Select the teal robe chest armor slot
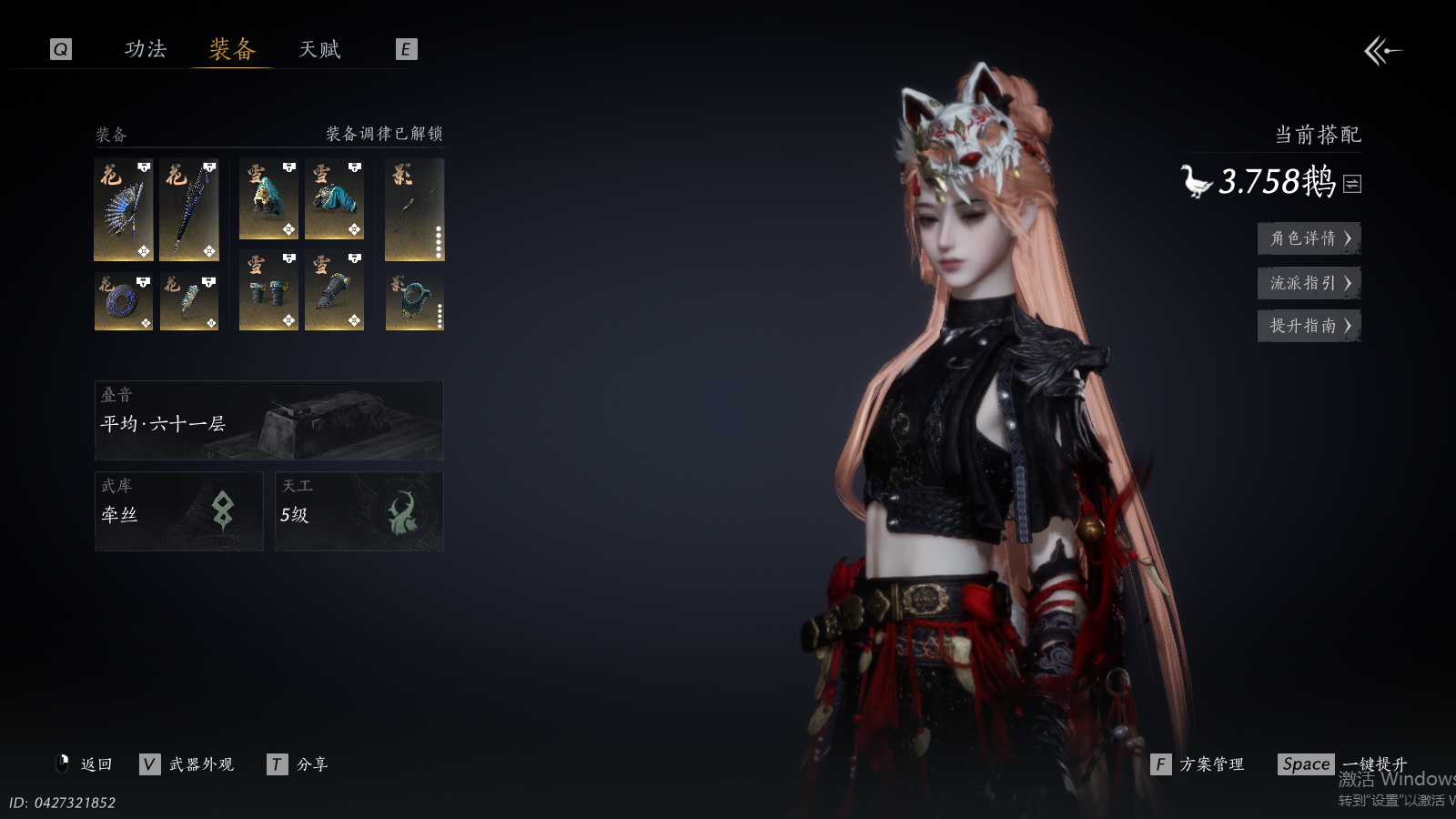This screenshot has width=1456, height=819. (334, 199)
